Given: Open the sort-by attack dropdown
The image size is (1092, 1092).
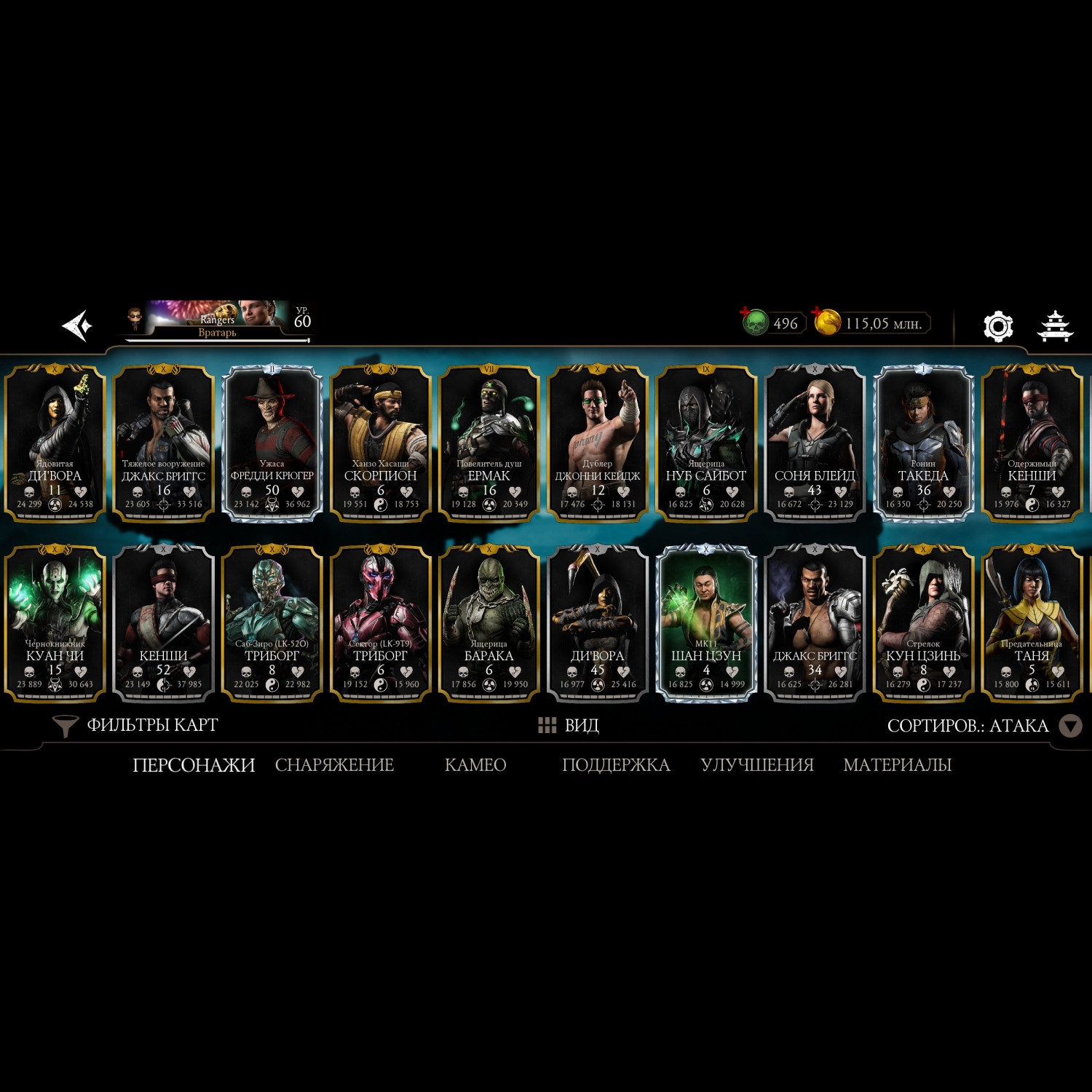Looking at the screenshot, I should (1070, 726).
